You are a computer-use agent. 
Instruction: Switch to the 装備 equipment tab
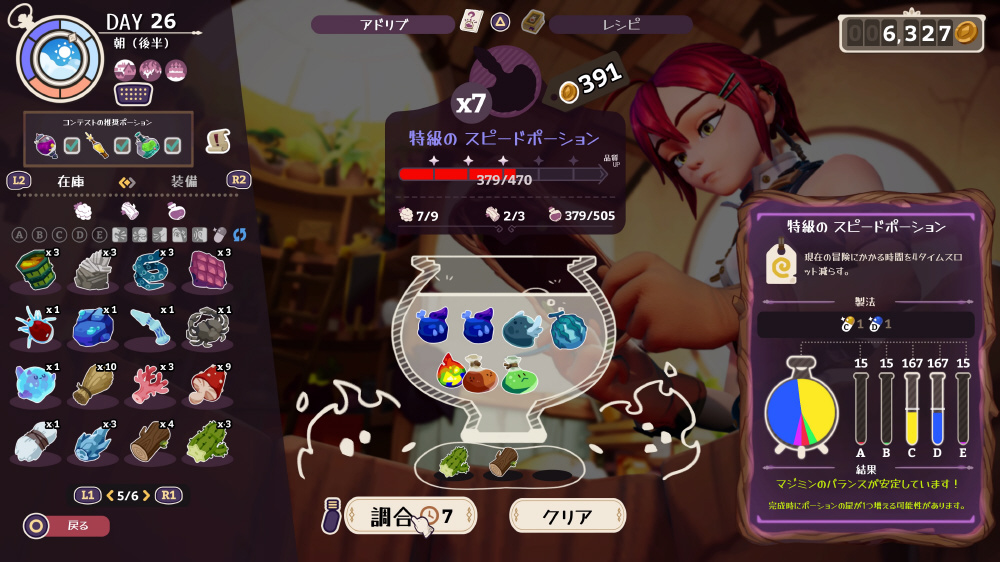pos(184,181)
